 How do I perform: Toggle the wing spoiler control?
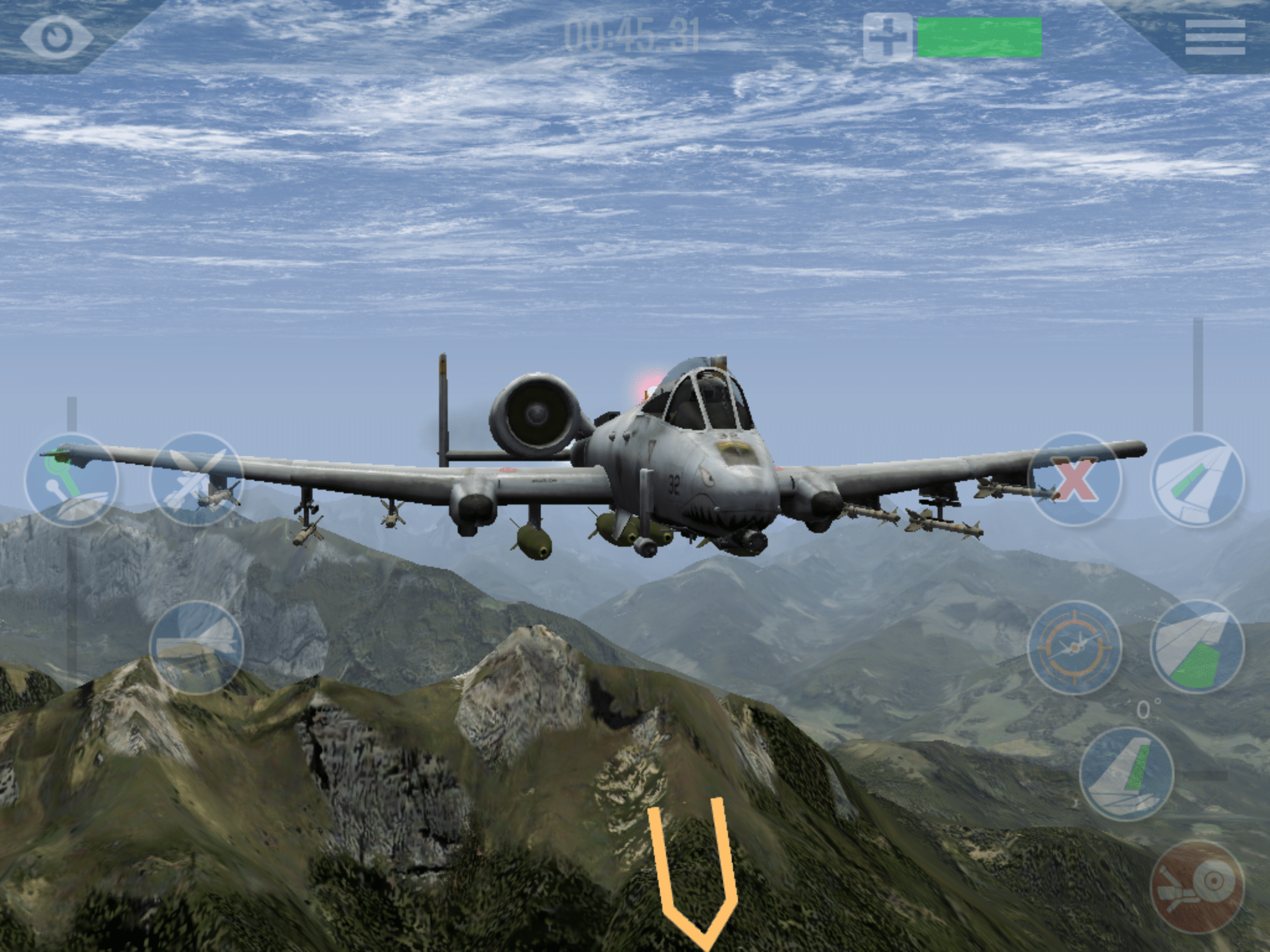point(1197,480)
